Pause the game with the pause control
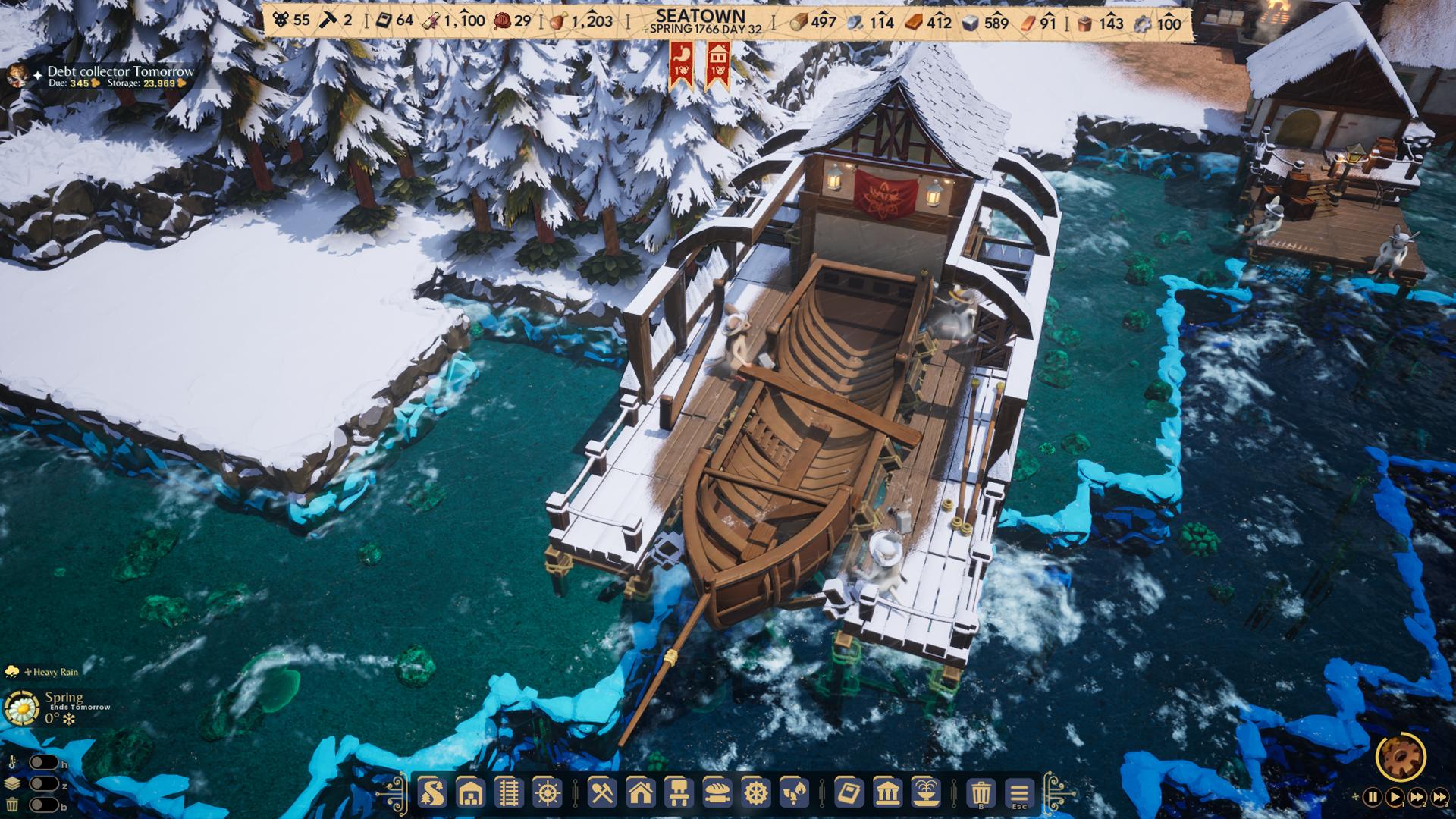The width and height of the screenshot is (1456, 819). point(1373,796)
